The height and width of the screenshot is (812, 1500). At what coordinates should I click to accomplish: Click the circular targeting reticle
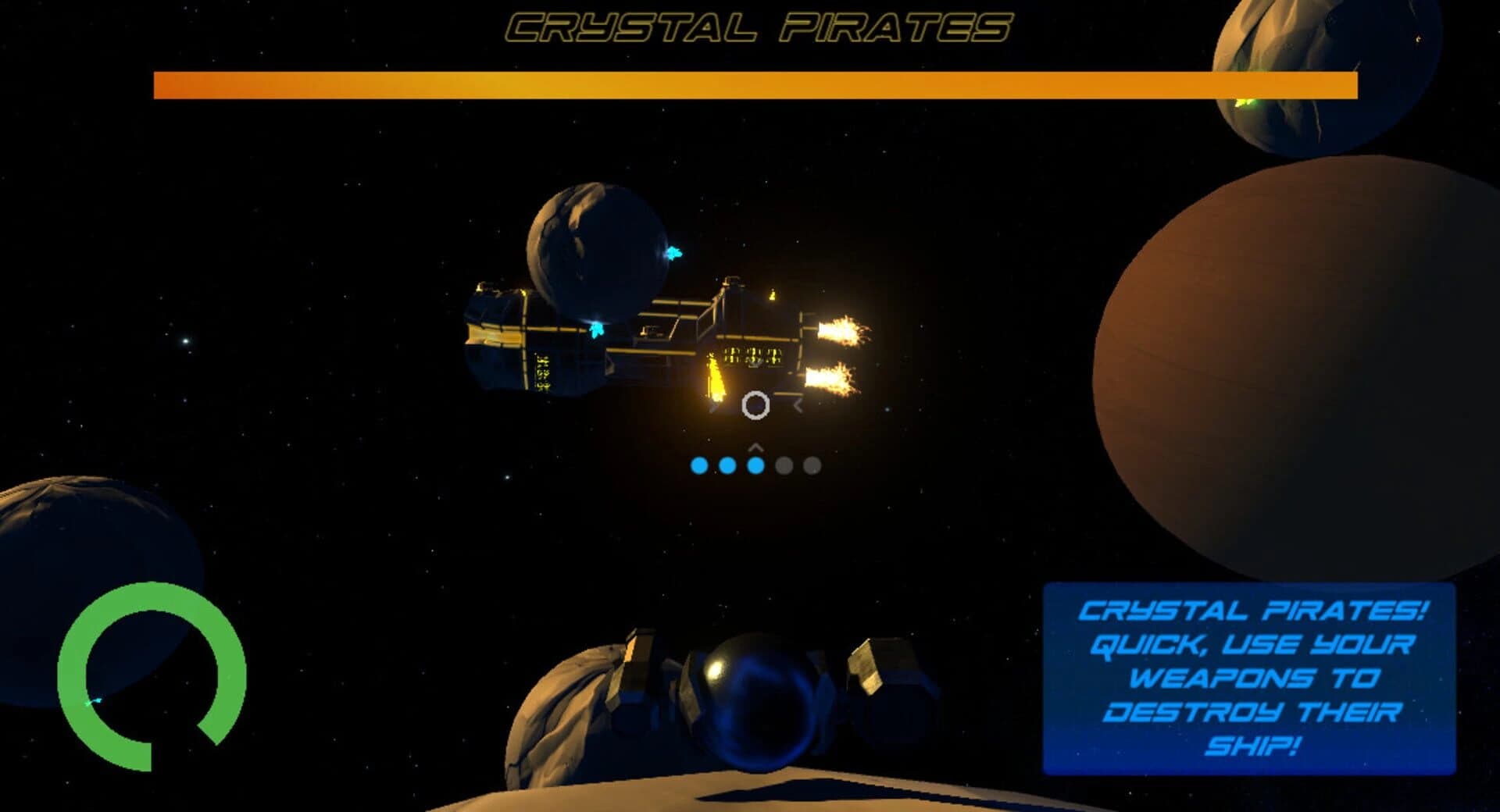coord(756,406)
